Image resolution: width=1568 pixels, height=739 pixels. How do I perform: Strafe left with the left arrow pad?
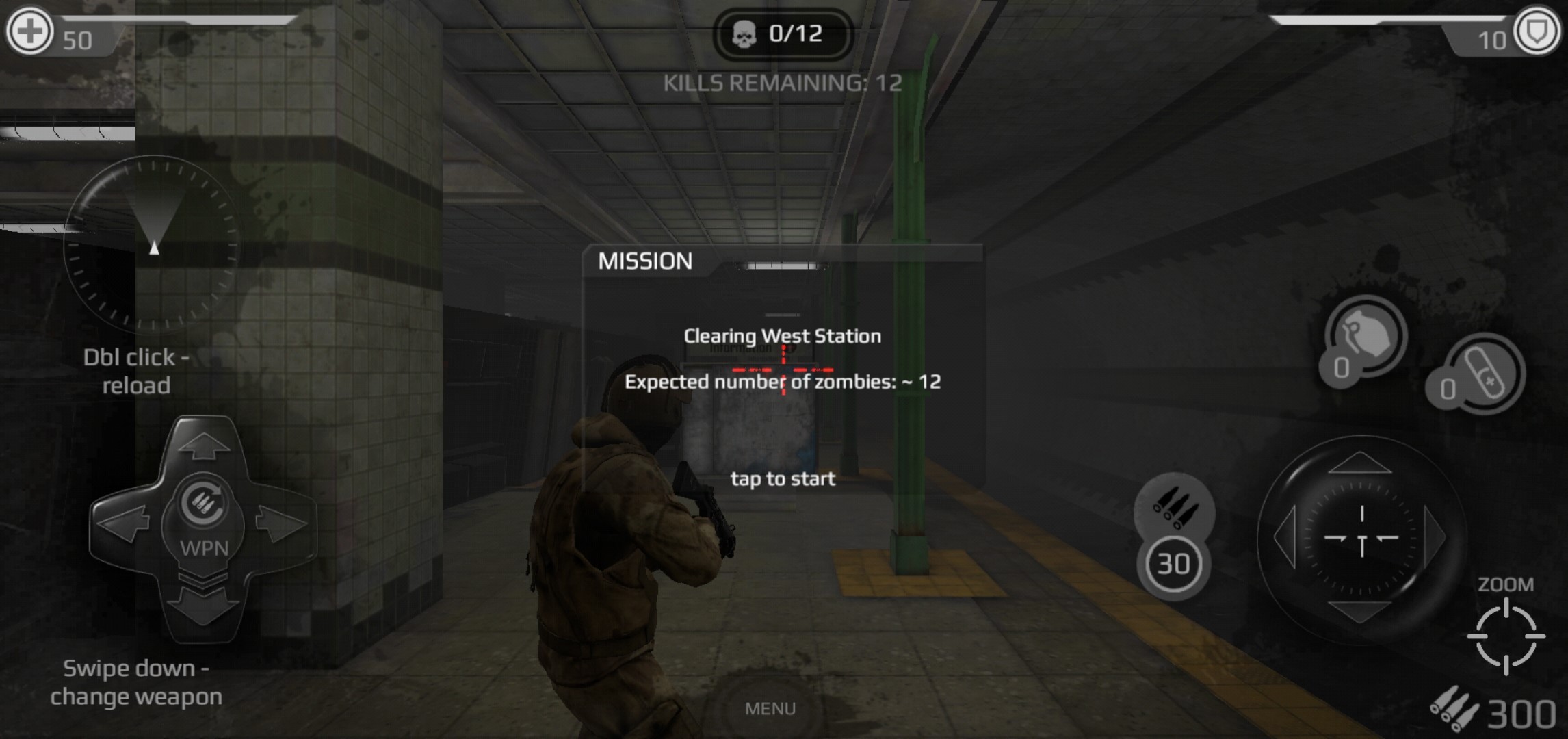[x=123, y=524]
